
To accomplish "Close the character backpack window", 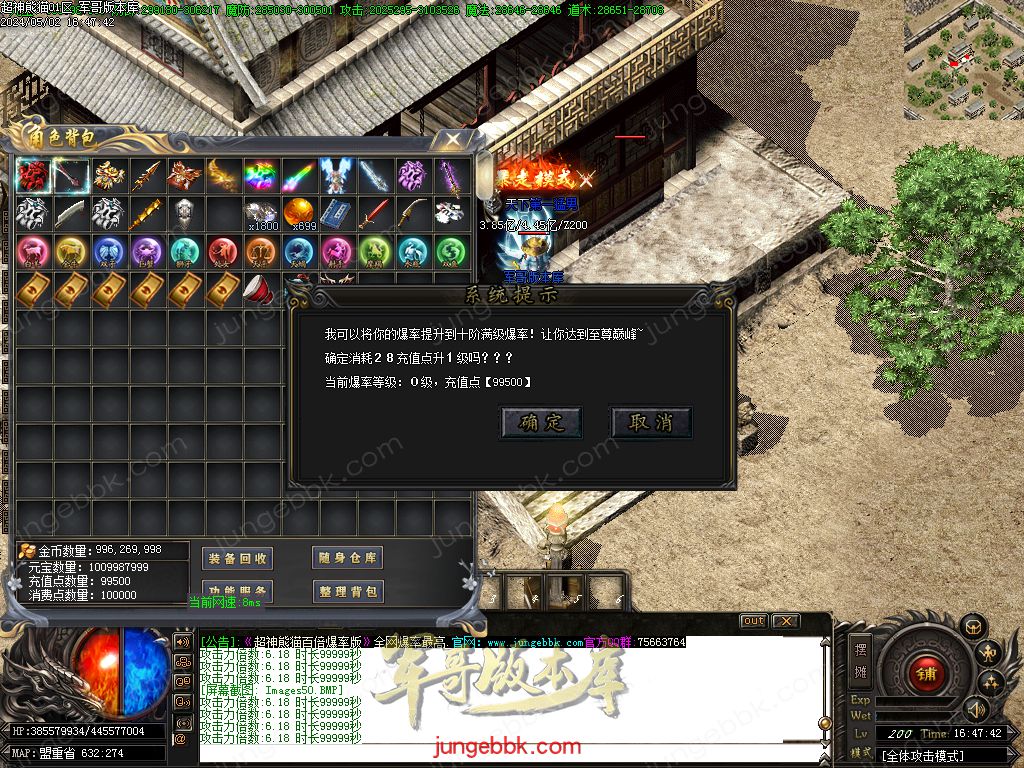I will coord(453,139).
